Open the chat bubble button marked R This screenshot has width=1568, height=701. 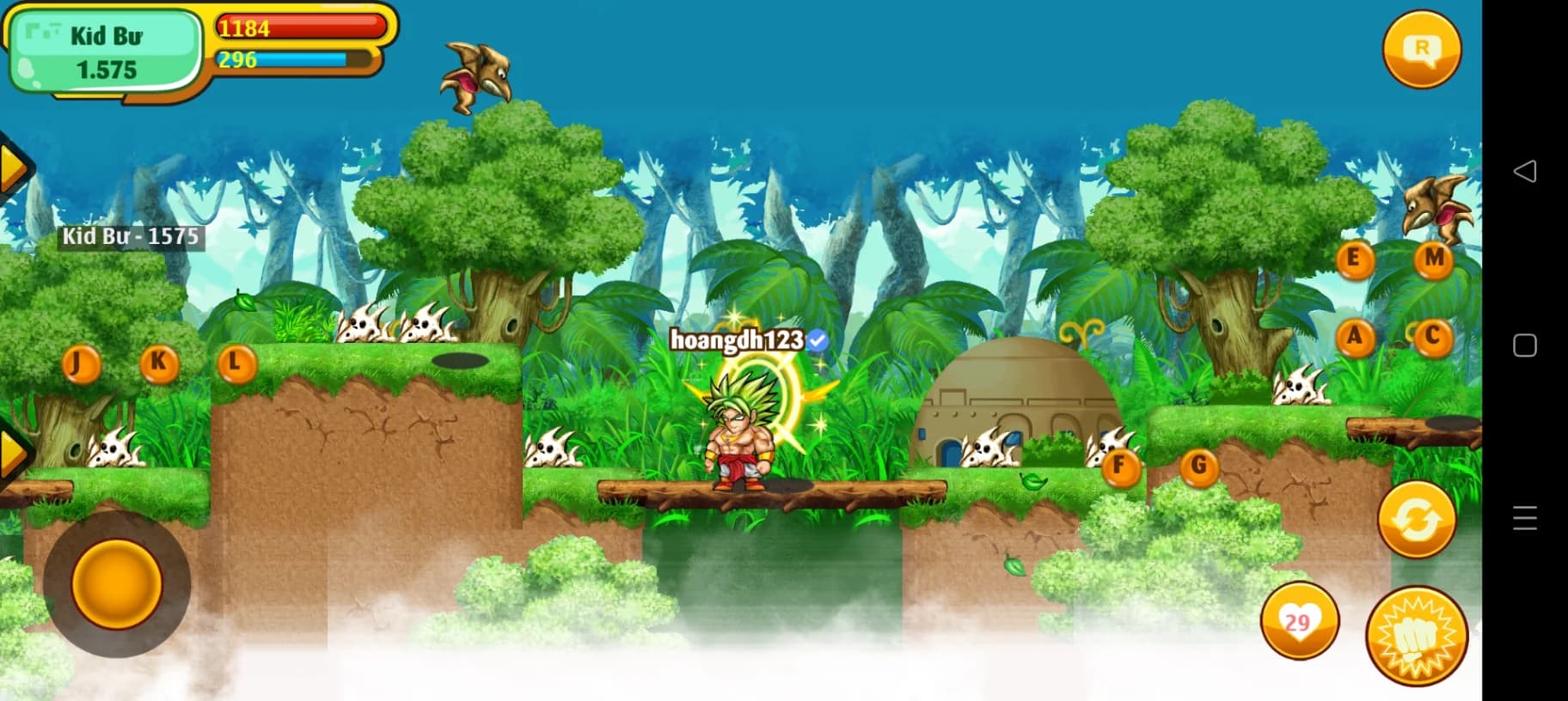click(x=1422, y=49)
